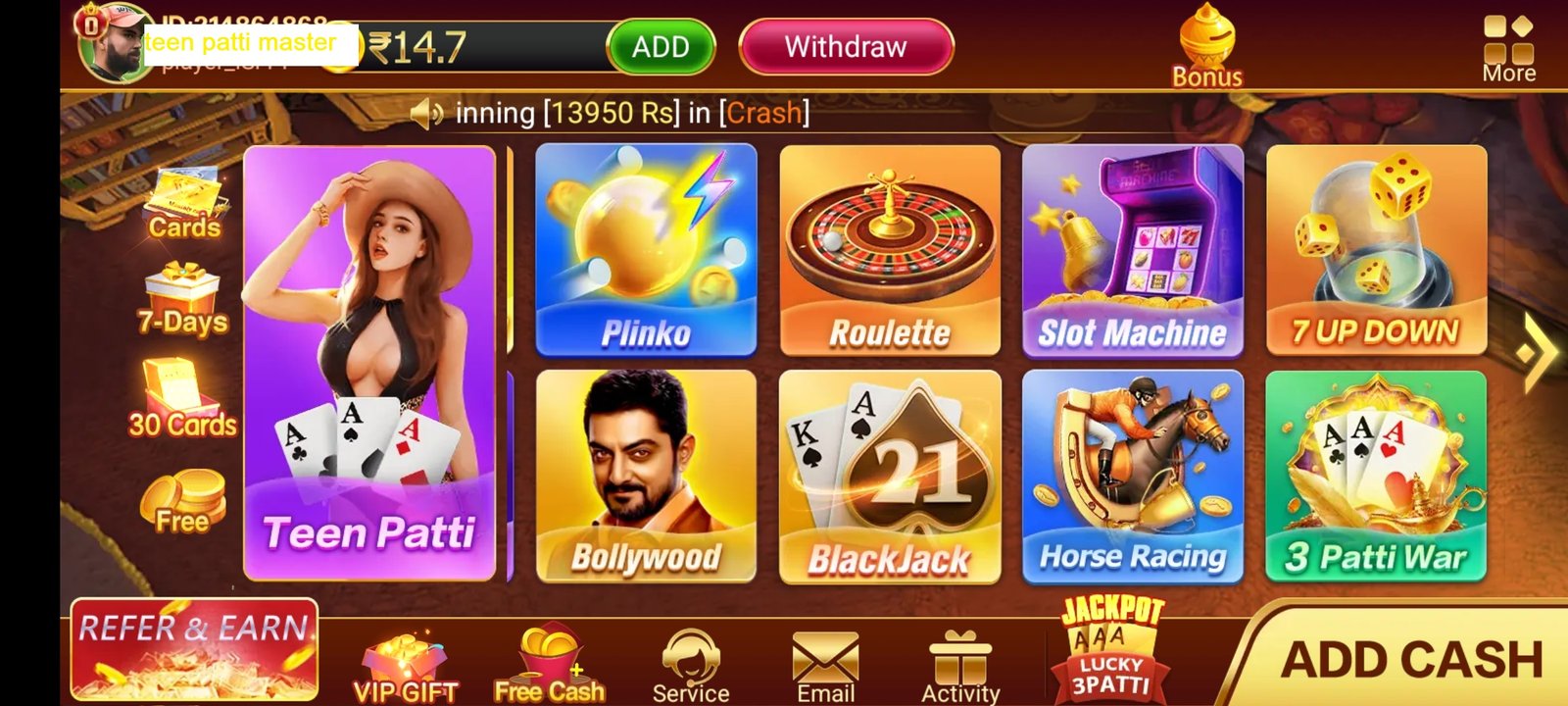Screen dimensions: 1568x706
Task: Select the VIP GIFT icon
Action: click(405, 657)
